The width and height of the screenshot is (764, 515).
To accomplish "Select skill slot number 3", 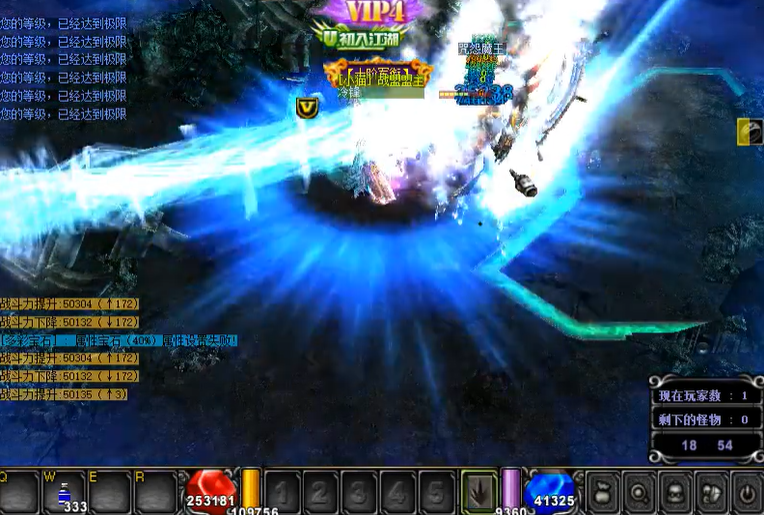I will [359, 492].
